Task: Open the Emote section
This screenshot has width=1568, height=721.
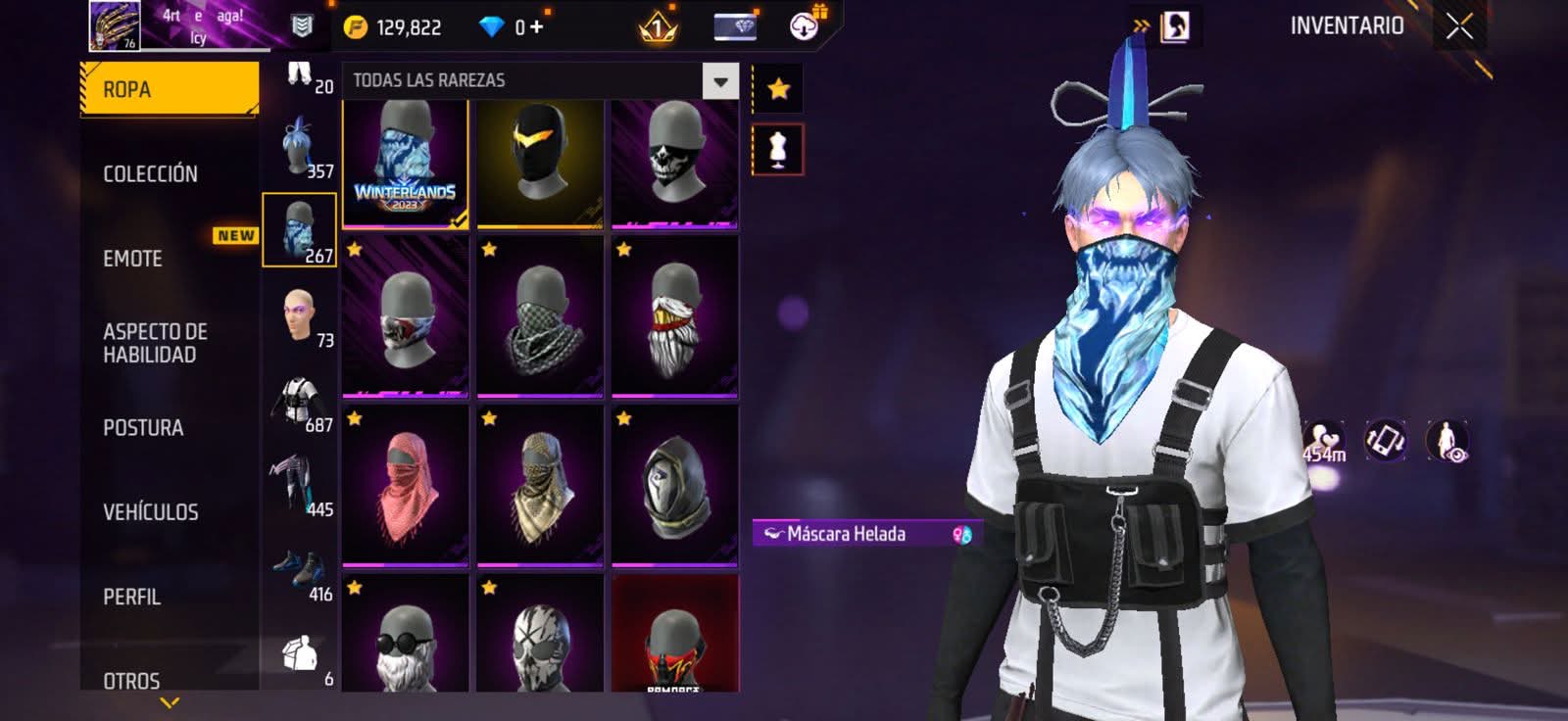Action: [x=133, y=259]
